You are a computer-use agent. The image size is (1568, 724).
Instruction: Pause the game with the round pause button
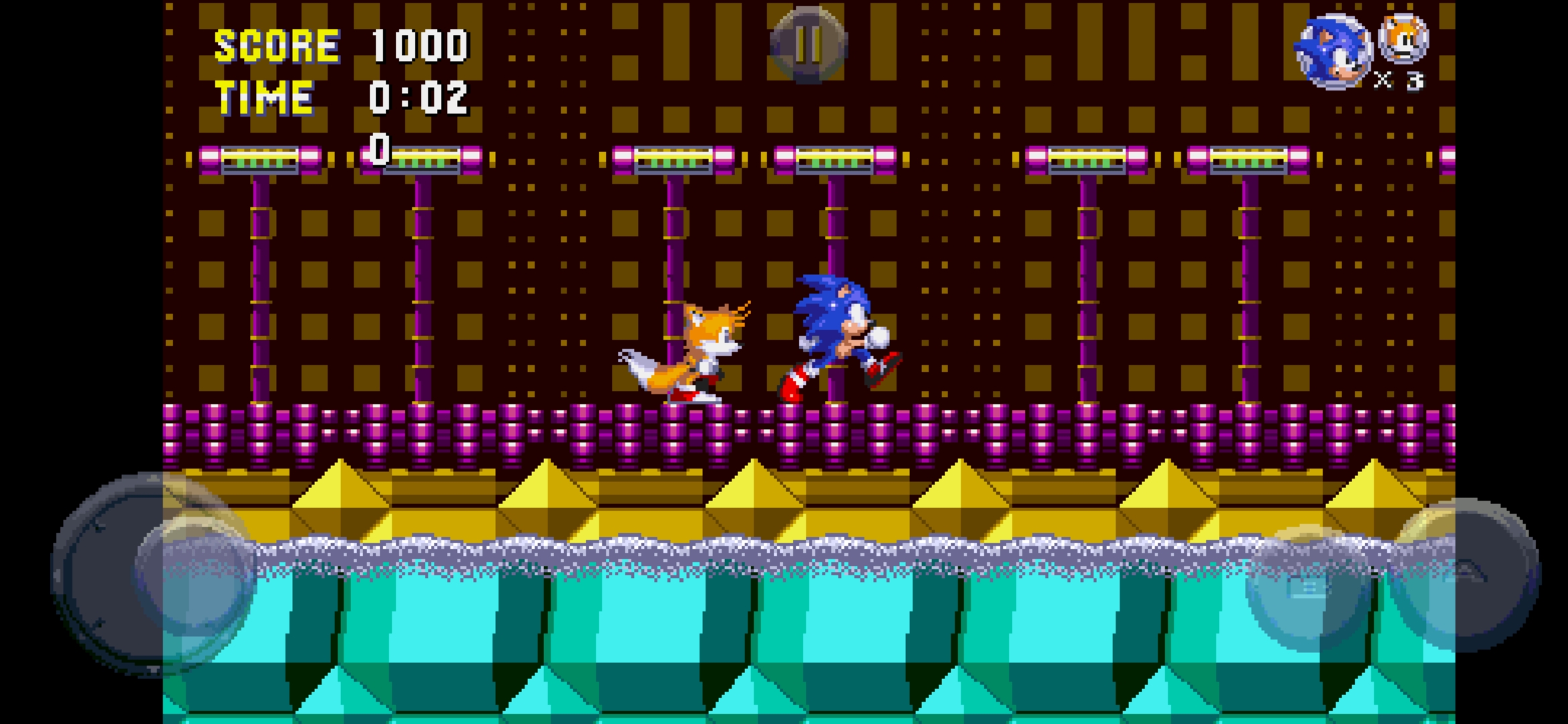coord(808,45)
